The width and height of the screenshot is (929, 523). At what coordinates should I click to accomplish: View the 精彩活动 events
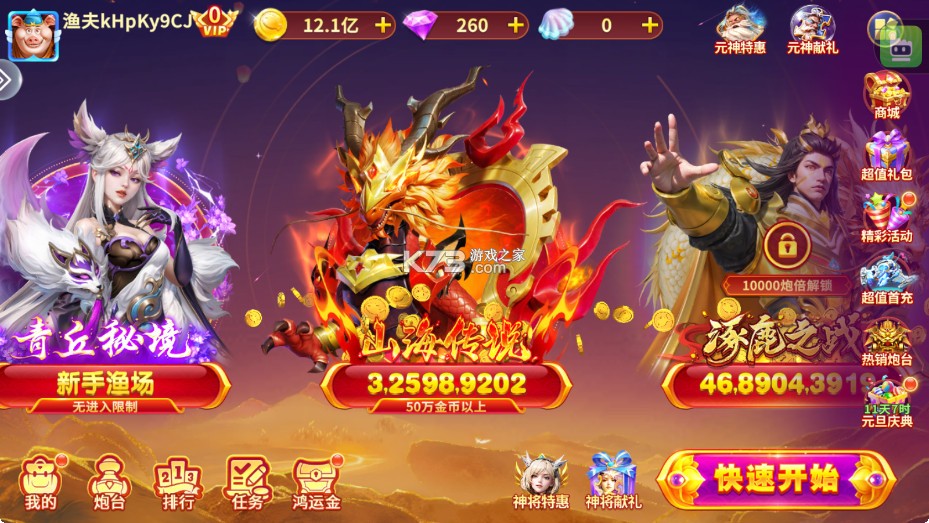(x=887, y=217)
